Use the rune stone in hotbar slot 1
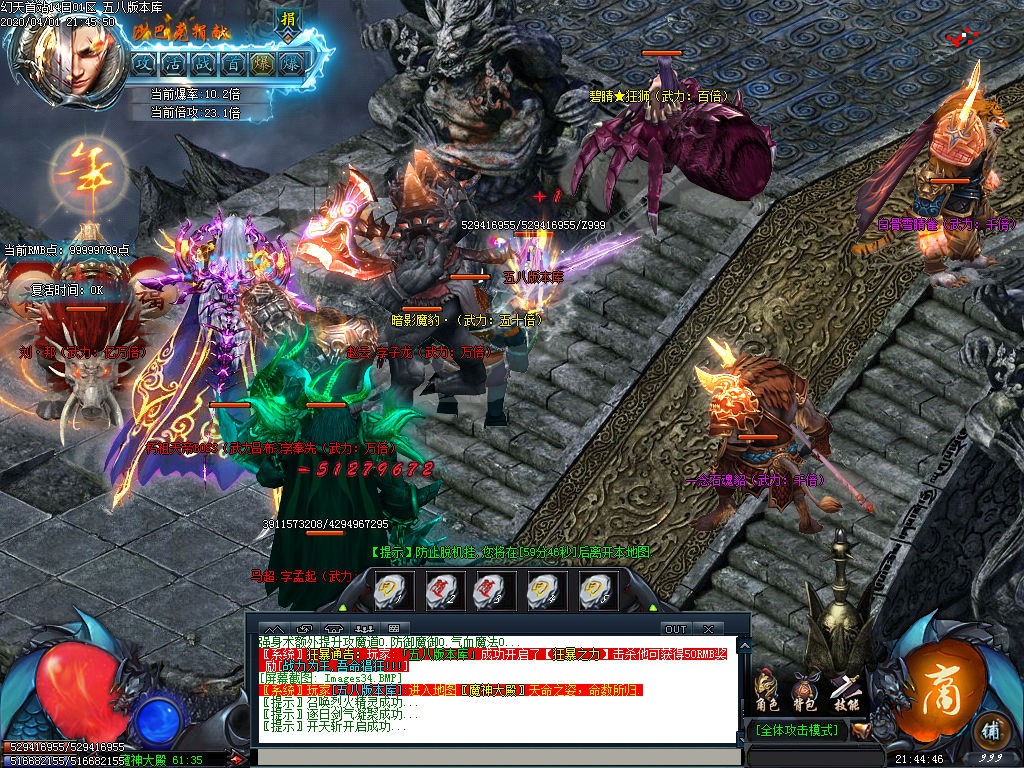The height and width of the screenshot is (768, 1024). pyautogui.click(x=387, y=590)
